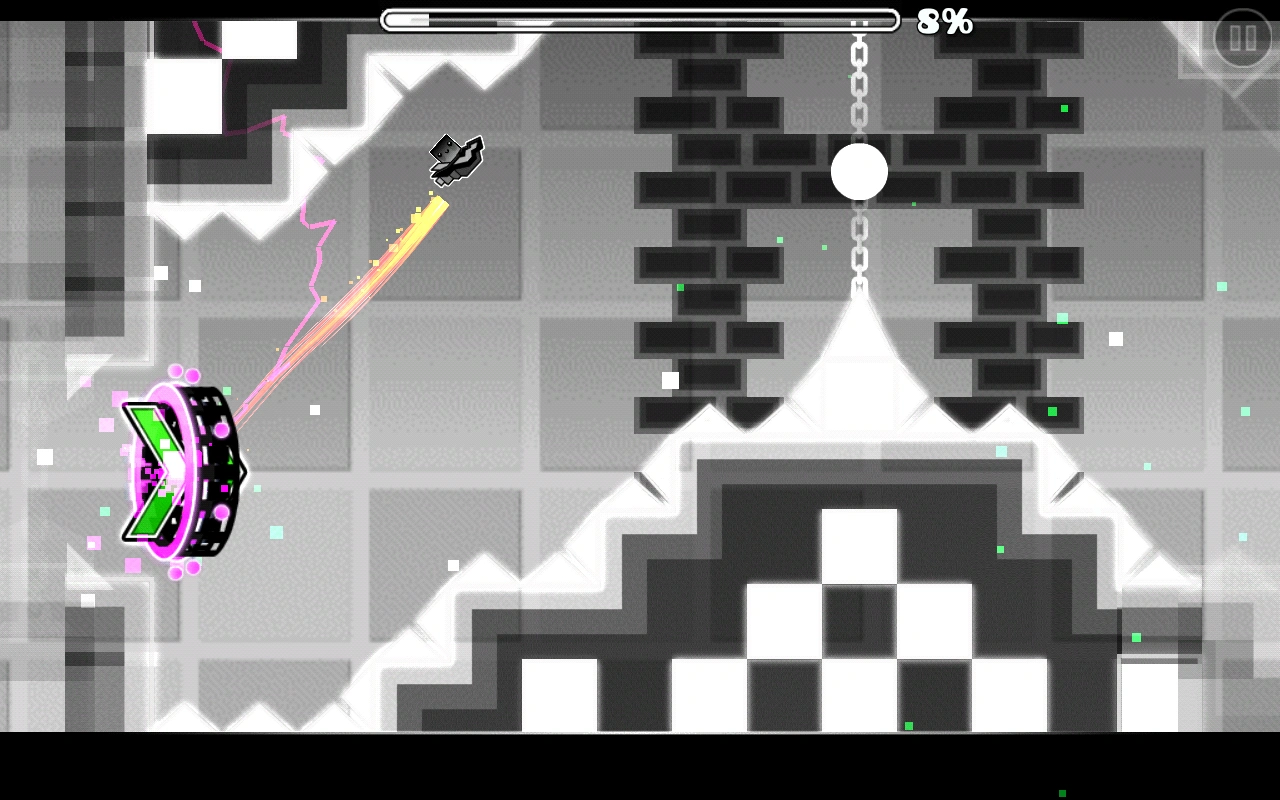Tap the white ball hanging from the chain
The width and height of the screenshot is (1280, 800).
pos(858,172)
